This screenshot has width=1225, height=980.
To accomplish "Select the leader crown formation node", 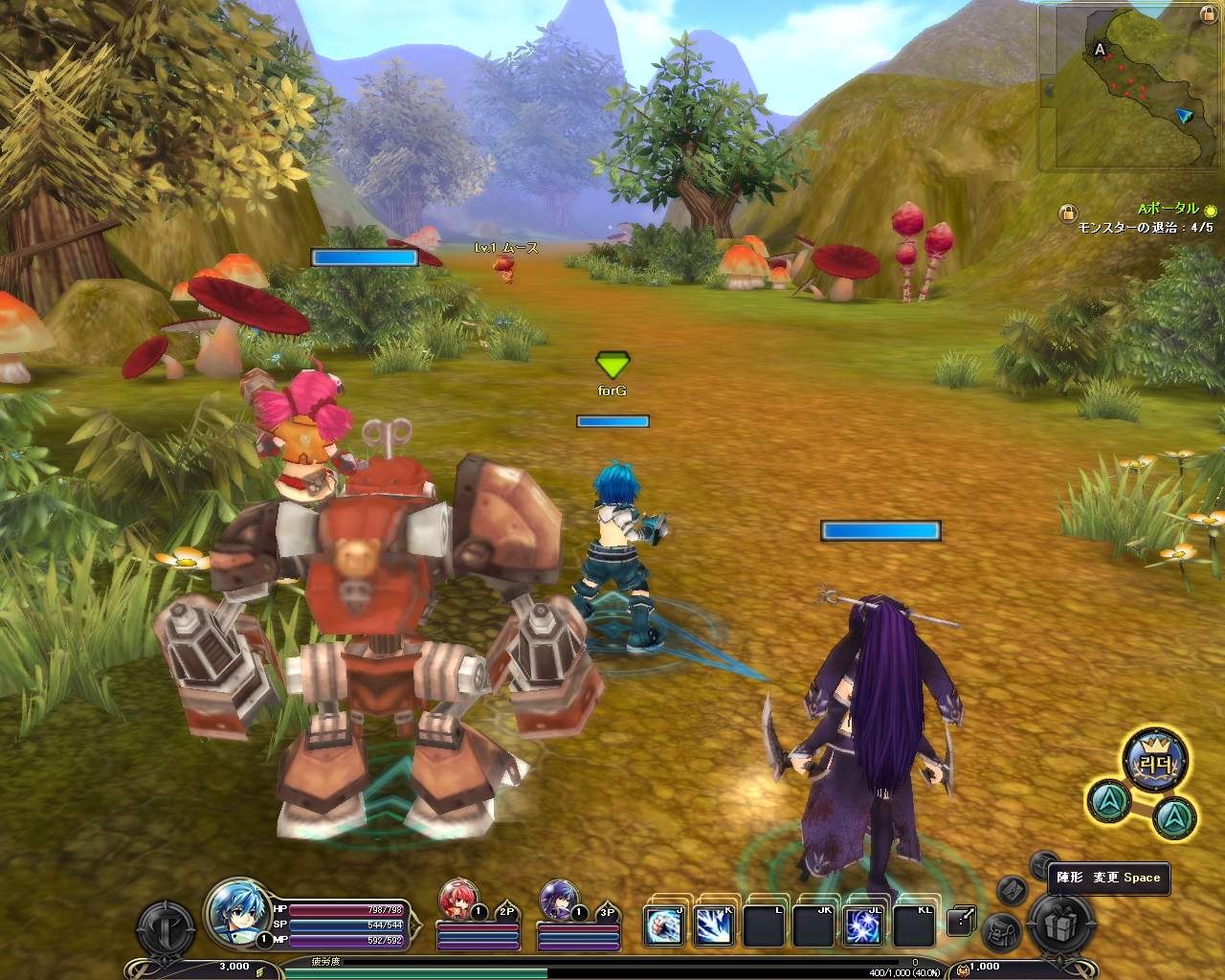I will click(1155, 762).
